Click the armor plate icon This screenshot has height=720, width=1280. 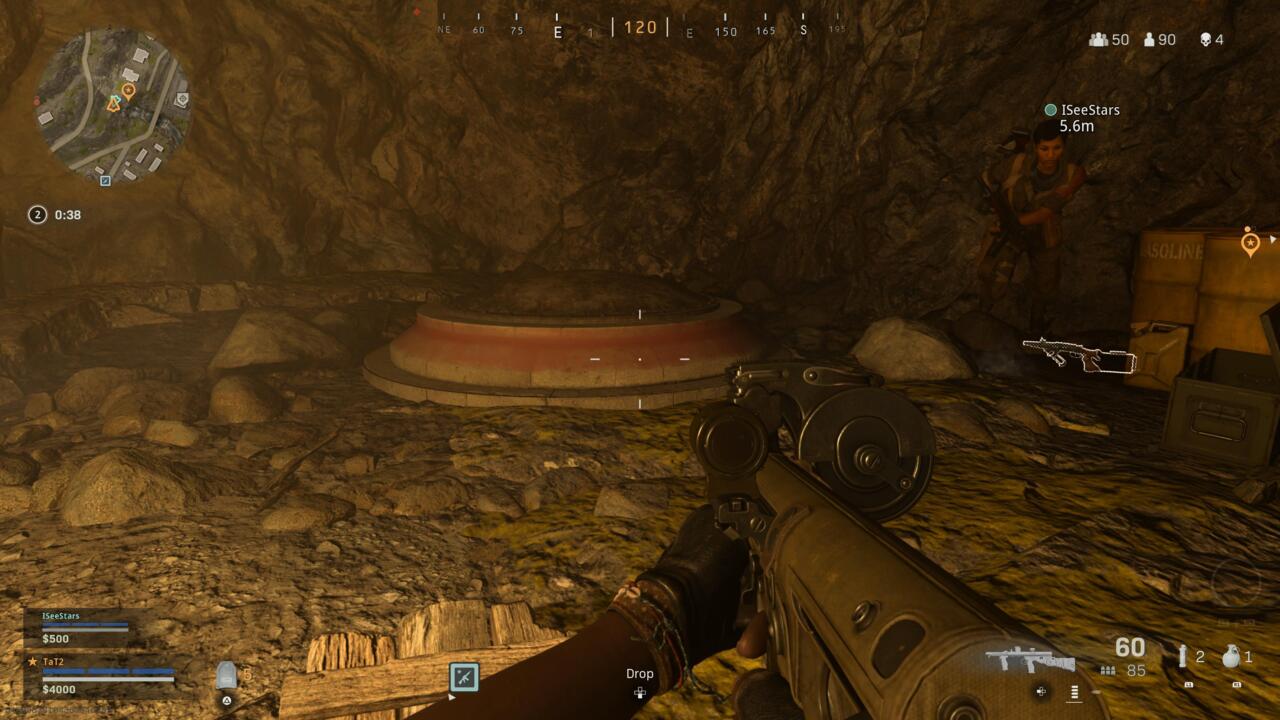coord(227,677)
